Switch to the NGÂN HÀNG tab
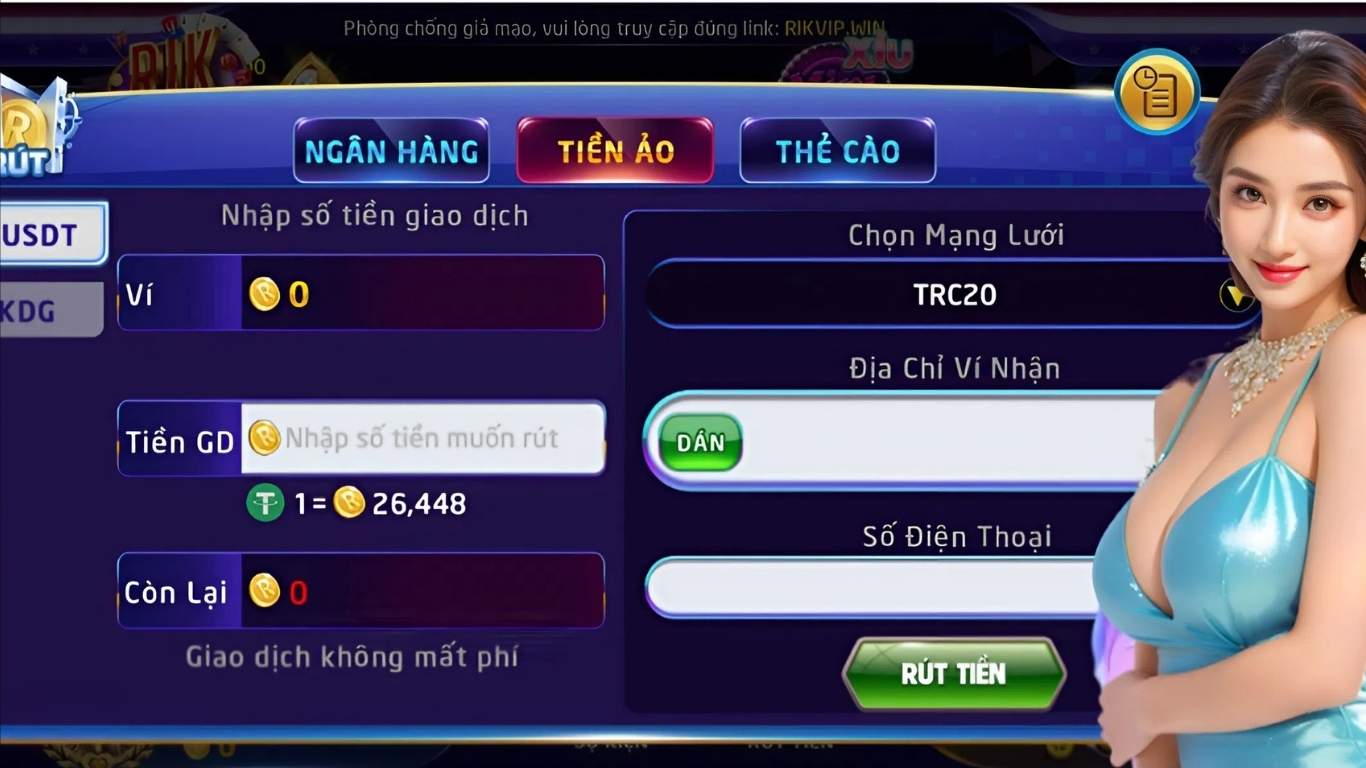The image size is (1366, 768). [391, 150]
